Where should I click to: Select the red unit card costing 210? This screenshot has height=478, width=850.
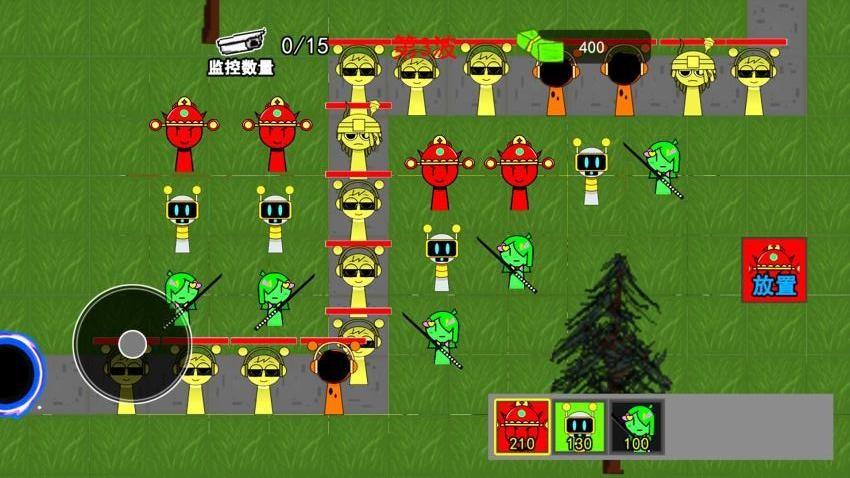(522, 425)
